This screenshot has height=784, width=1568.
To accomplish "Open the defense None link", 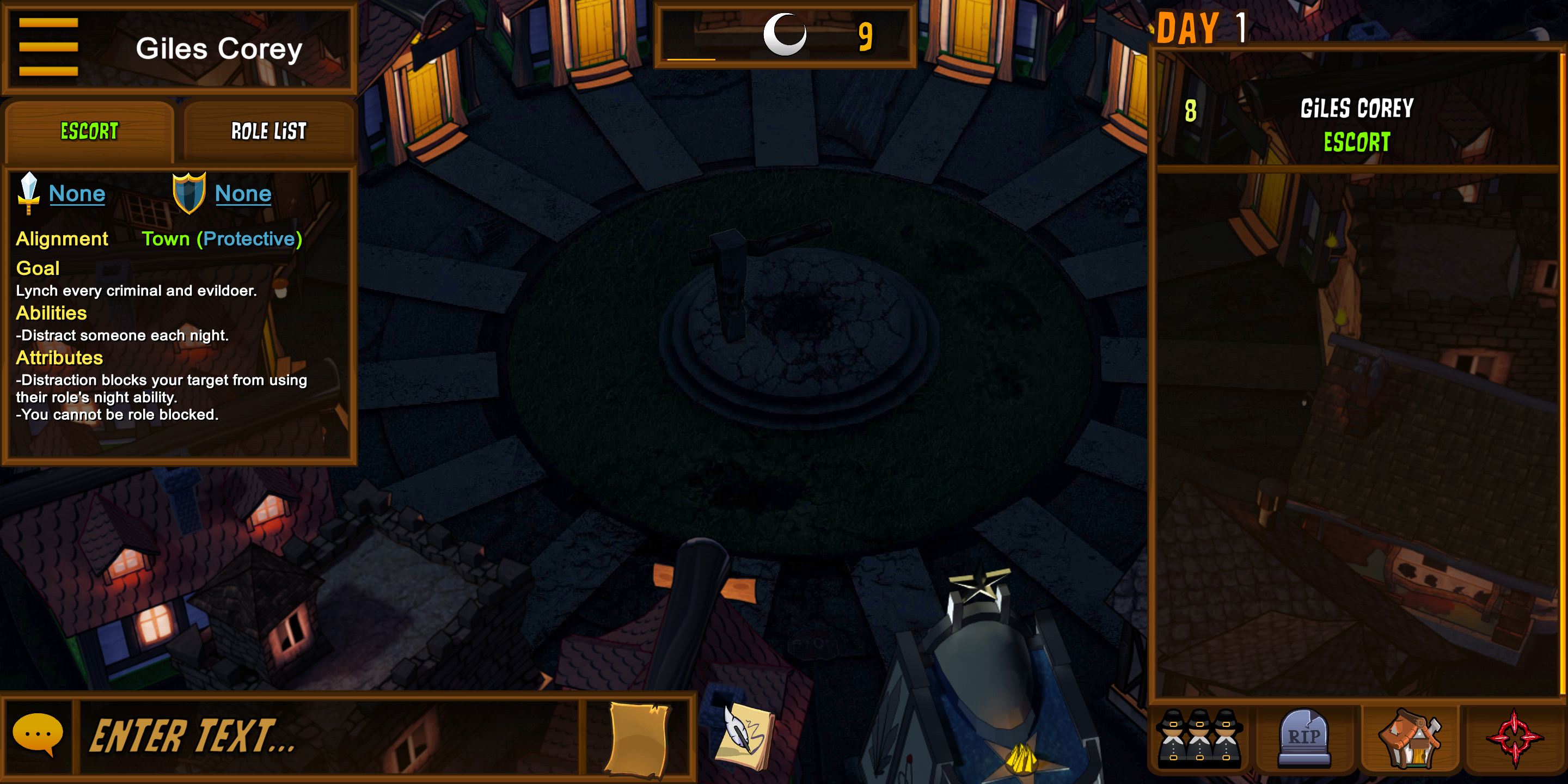I will (243, 194).
